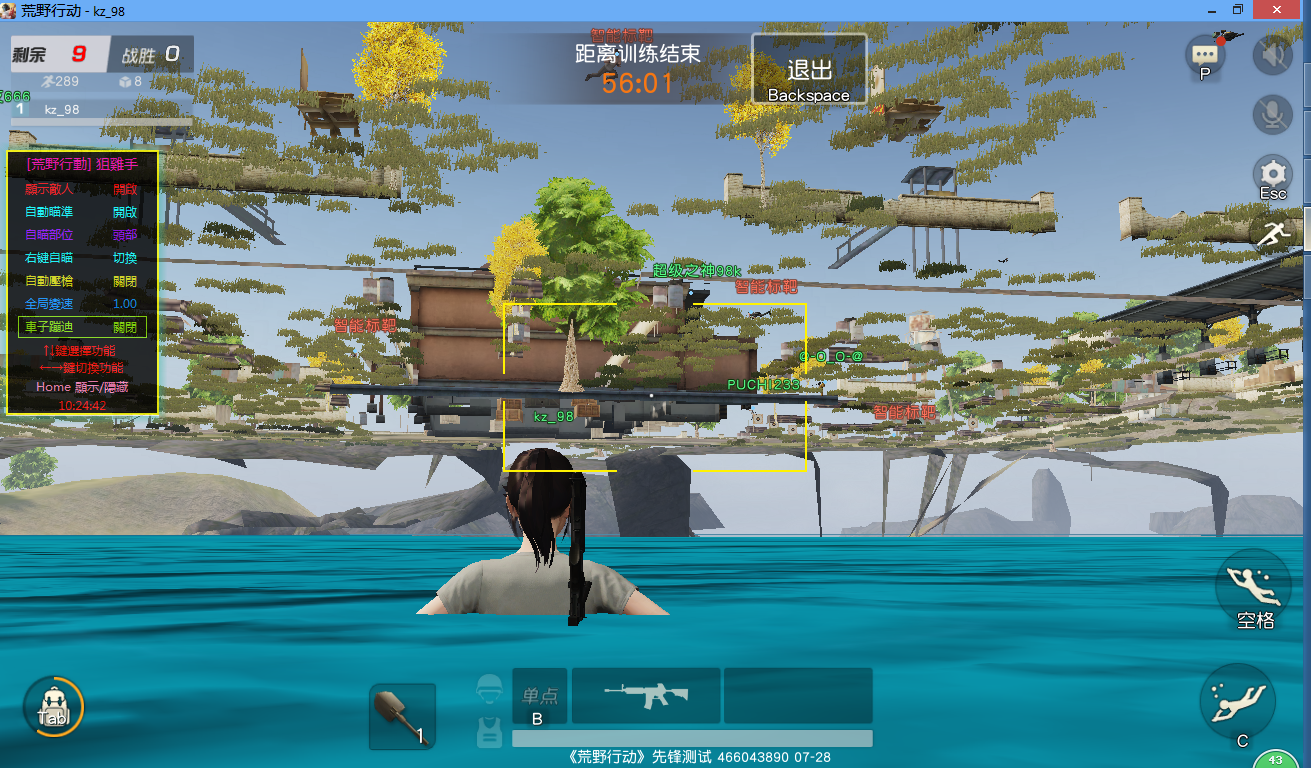Select the rifle weapon slot
The height and width of the screenshot is (768, 1311).
(x=645, y=695)
